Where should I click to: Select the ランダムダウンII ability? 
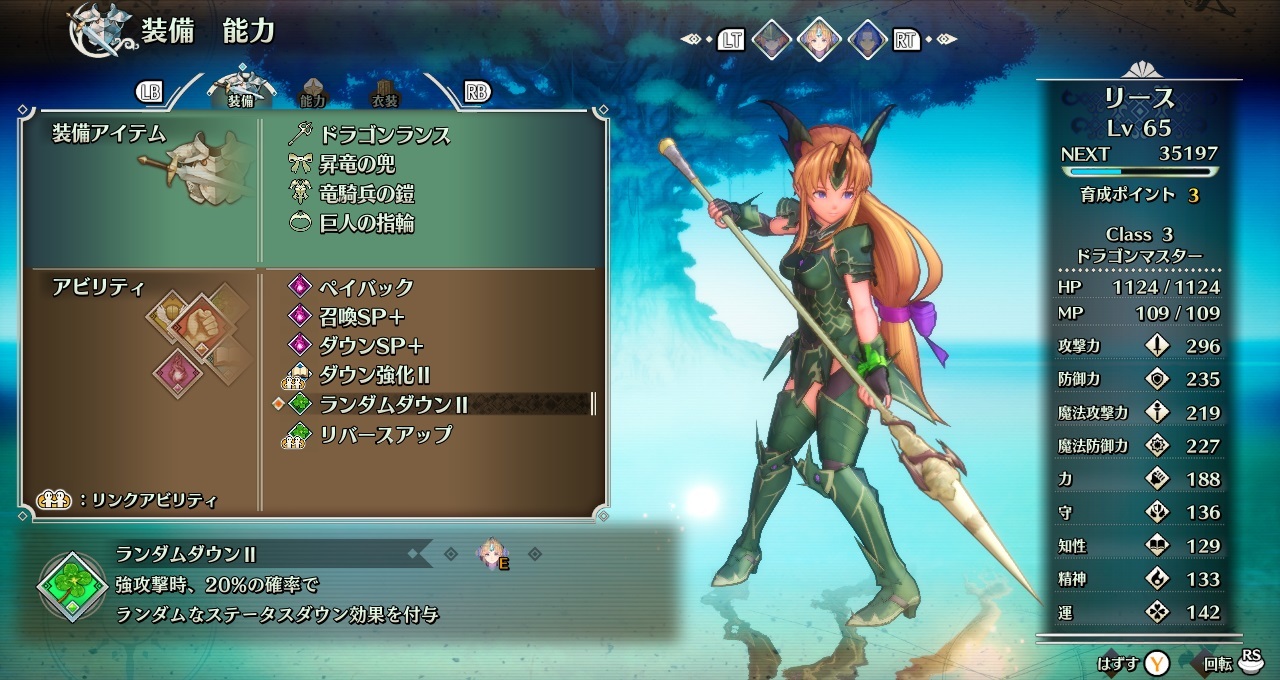tap(394, 405)
